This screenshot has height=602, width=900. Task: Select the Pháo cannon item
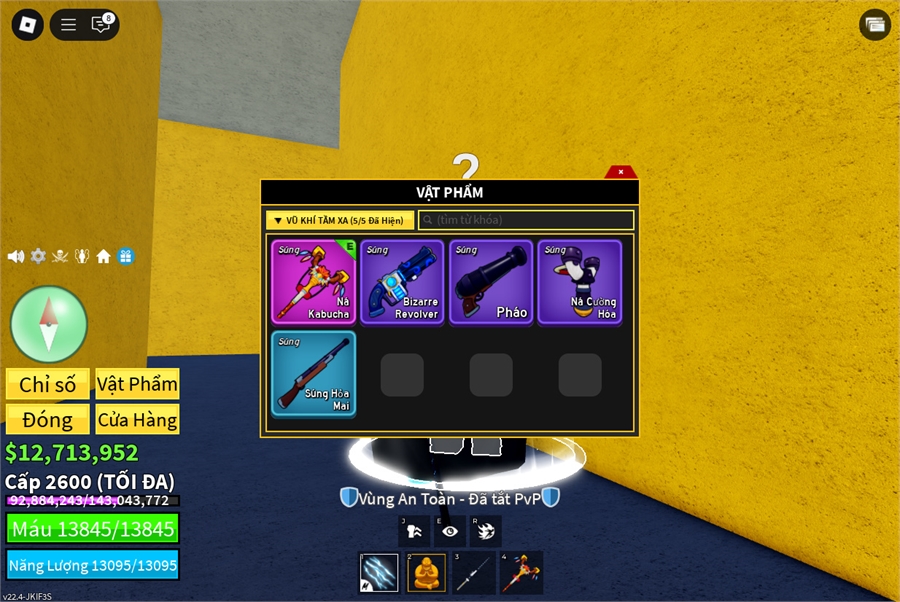[x=491, y=282]
